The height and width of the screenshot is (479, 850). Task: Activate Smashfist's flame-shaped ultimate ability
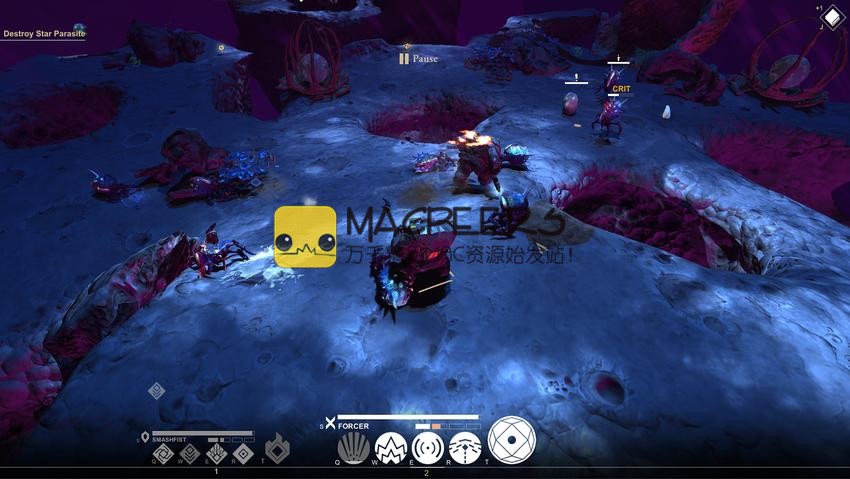click(277, 450)
